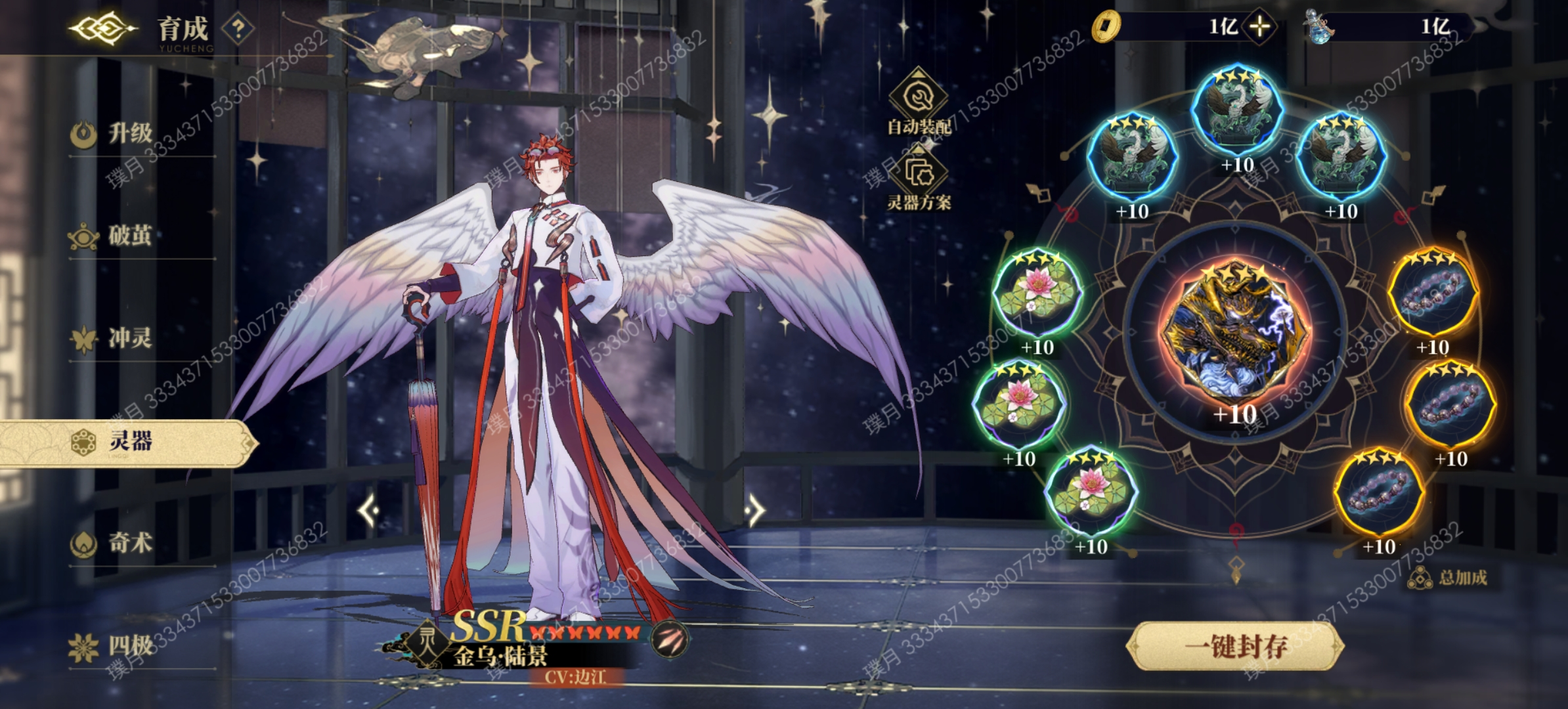Switch to the 破茧 tab
Viewport: 1568px width, 709px height.
[x=130, y=236]
